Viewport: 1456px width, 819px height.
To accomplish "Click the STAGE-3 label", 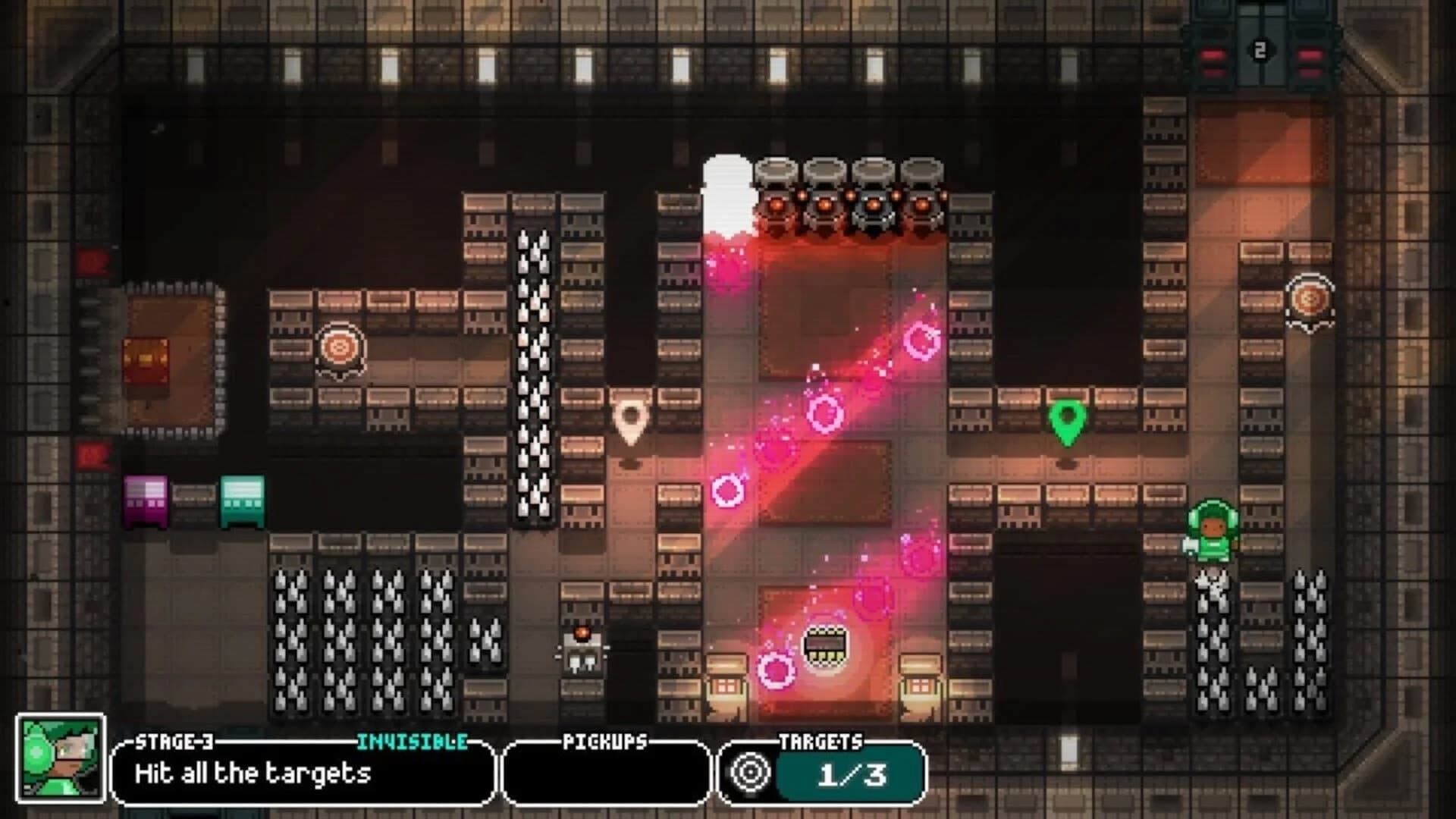I will (x=173, y=741).
